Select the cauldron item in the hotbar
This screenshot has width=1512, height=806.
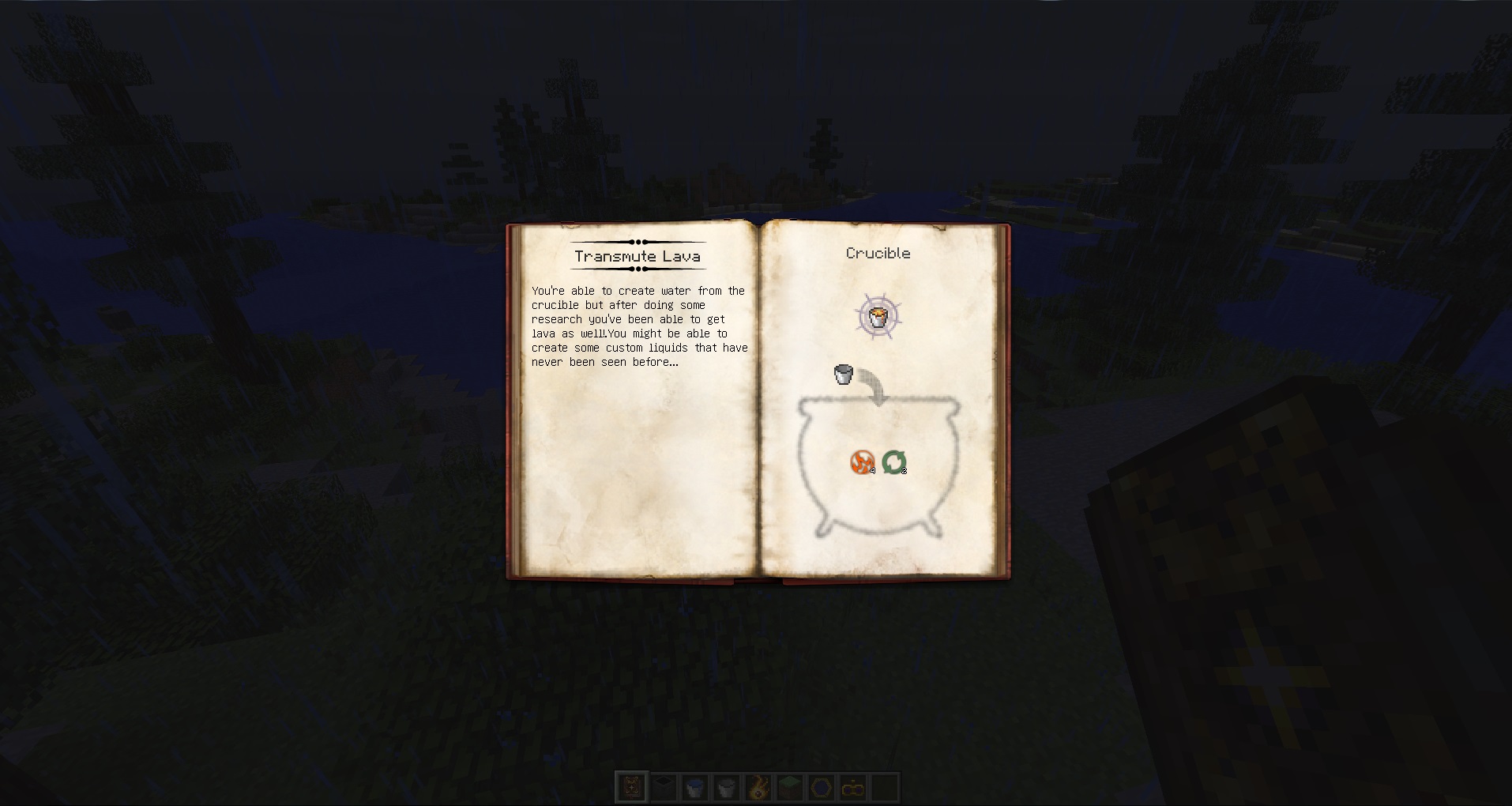[x=664, y=787]
